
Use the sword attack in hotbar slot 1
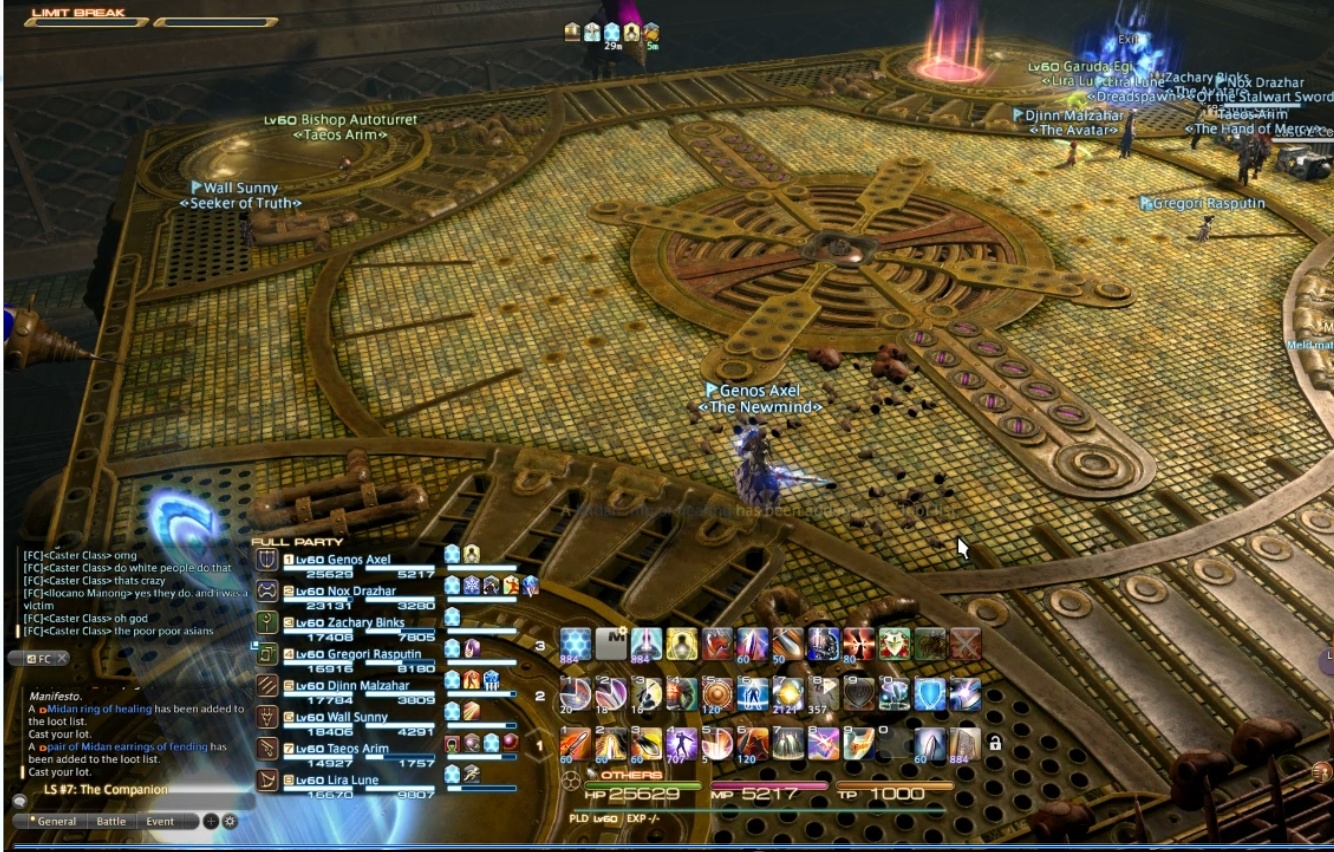(x=575, y=743)
